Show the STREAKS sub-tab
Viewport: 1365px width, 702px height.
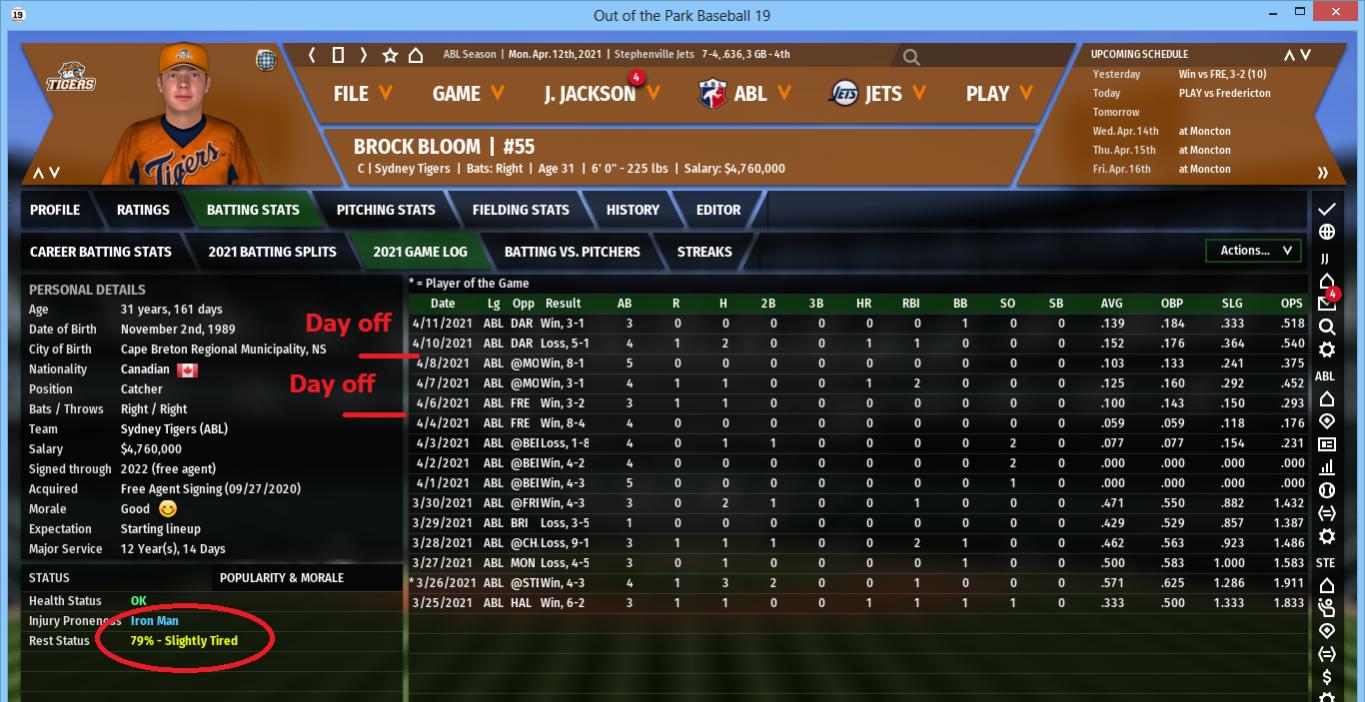coord(704,252)
